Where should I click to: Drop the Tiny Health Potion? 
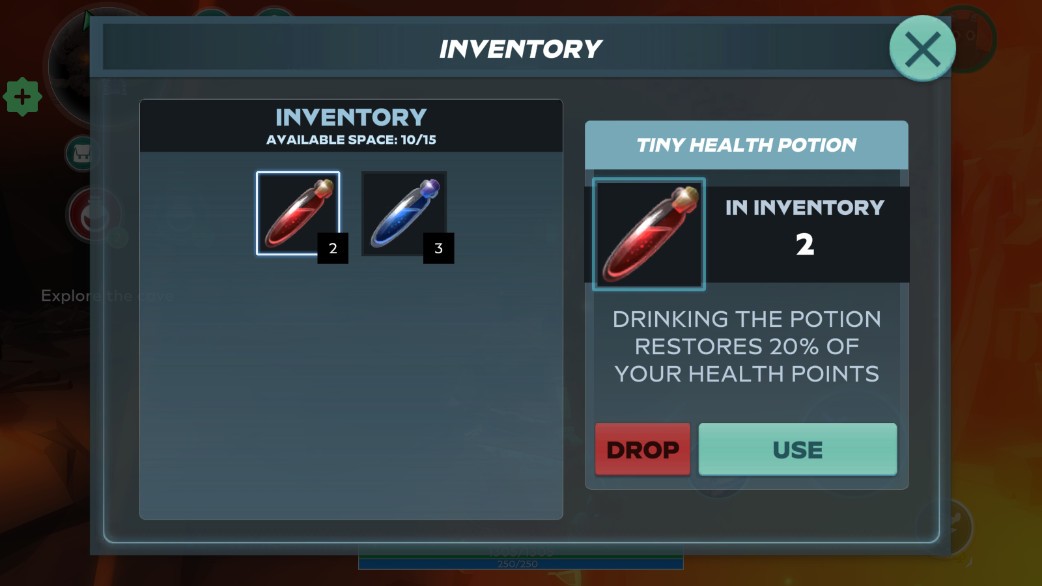coord(642,449)
